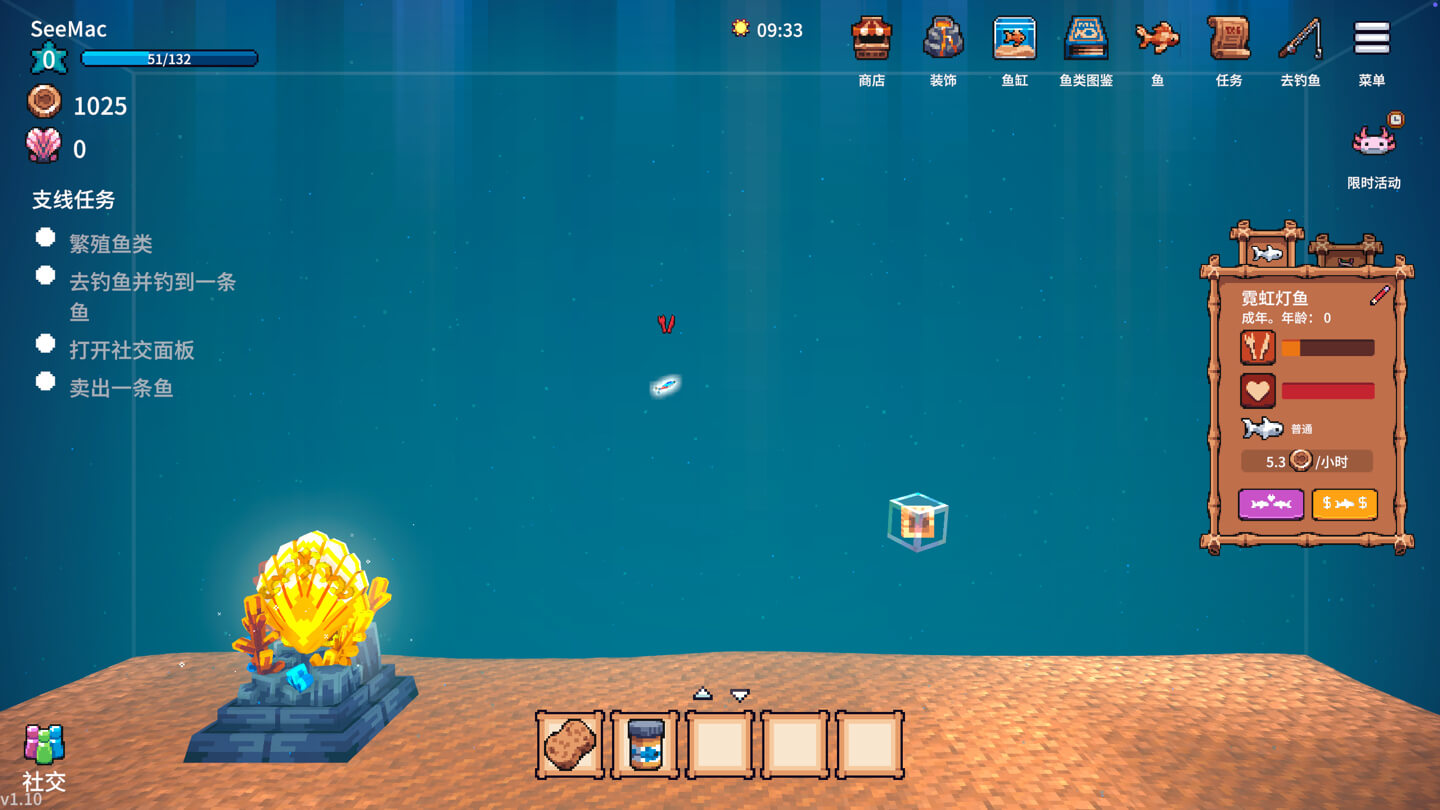Rename the fish with the pencil icon

[1380, 296]
